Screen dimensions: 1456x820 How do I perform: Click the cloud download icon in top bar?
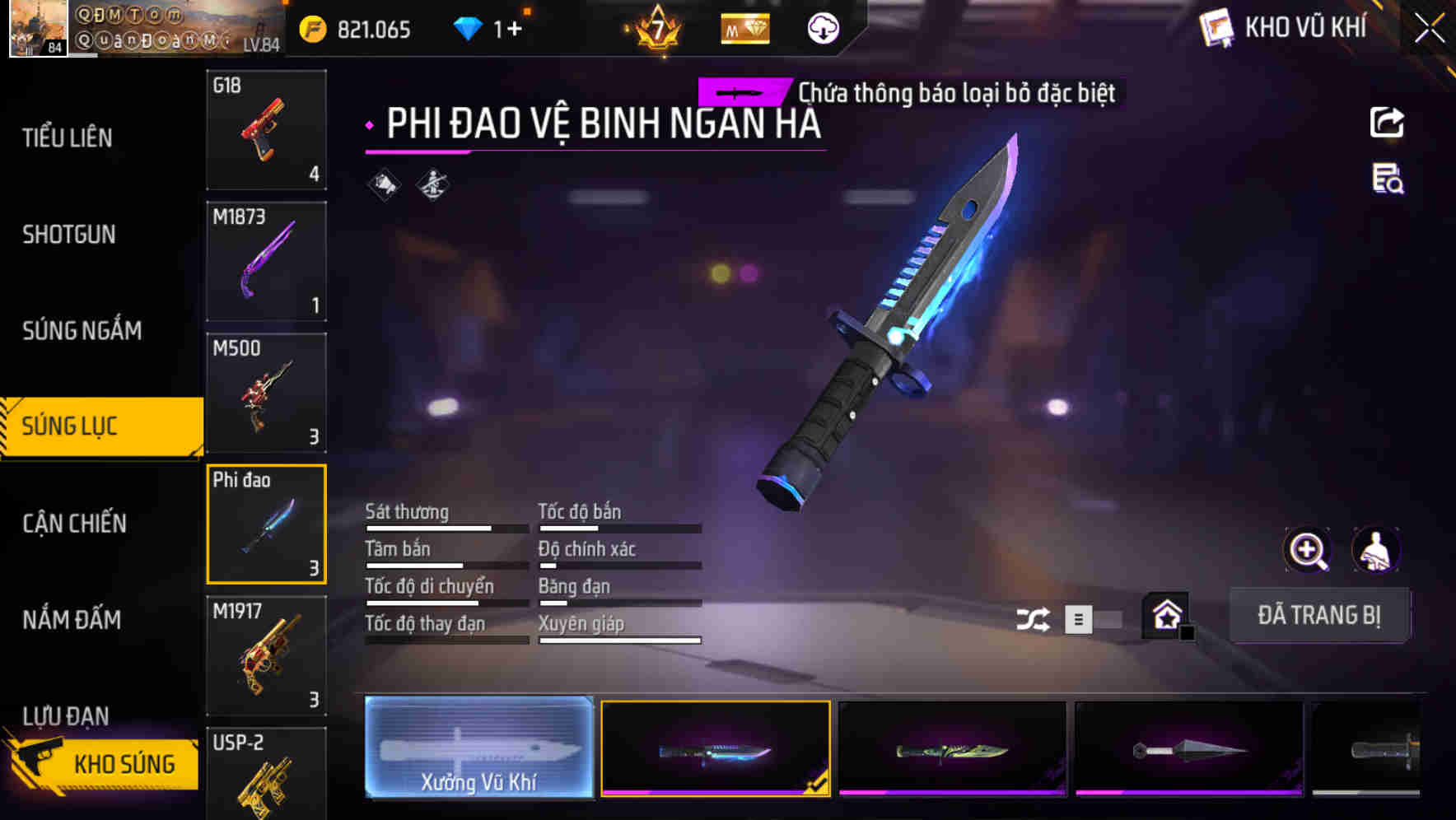[822, 27]
